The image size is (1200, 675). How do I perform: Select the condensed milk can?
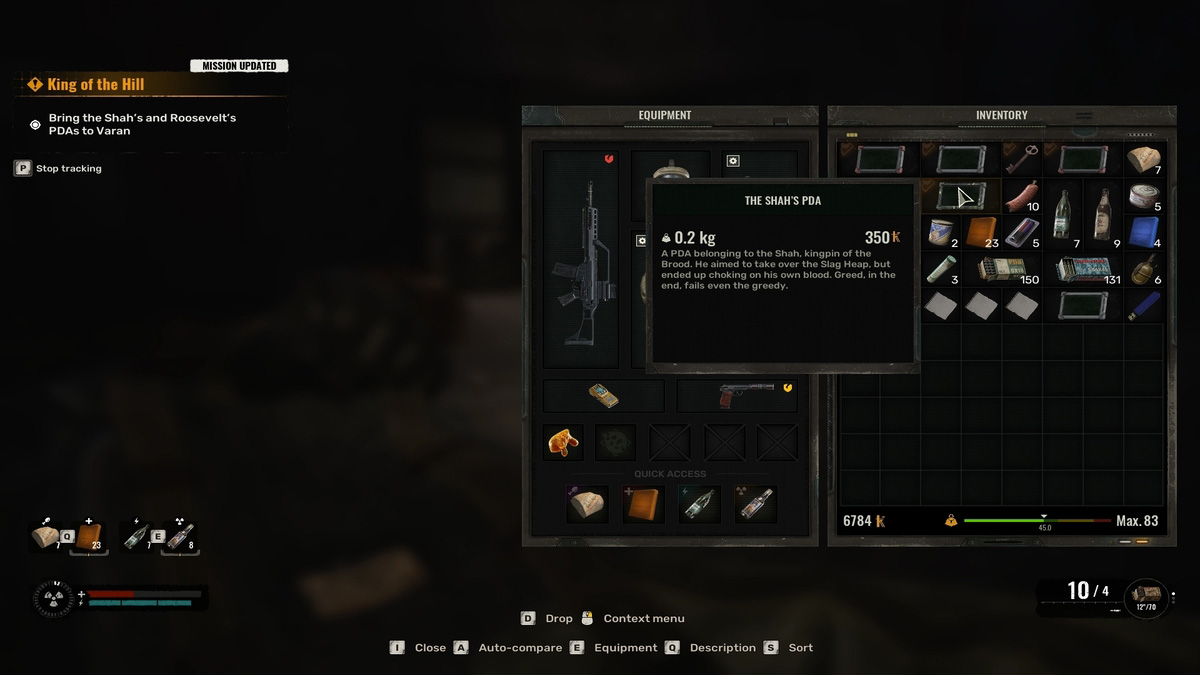pos(940,233)
